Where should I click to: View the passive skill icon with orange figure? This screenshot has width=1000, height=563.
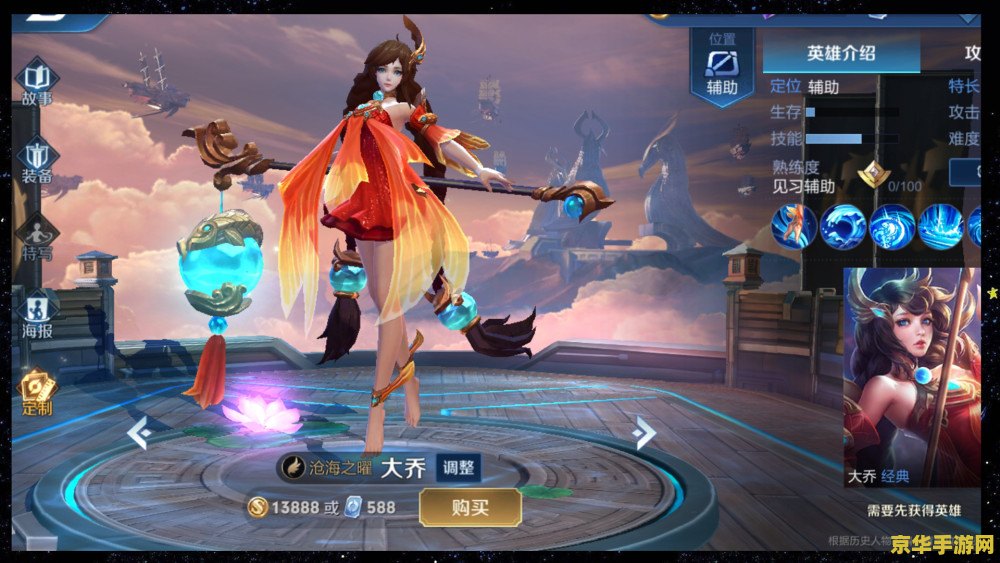pos(793,226)
